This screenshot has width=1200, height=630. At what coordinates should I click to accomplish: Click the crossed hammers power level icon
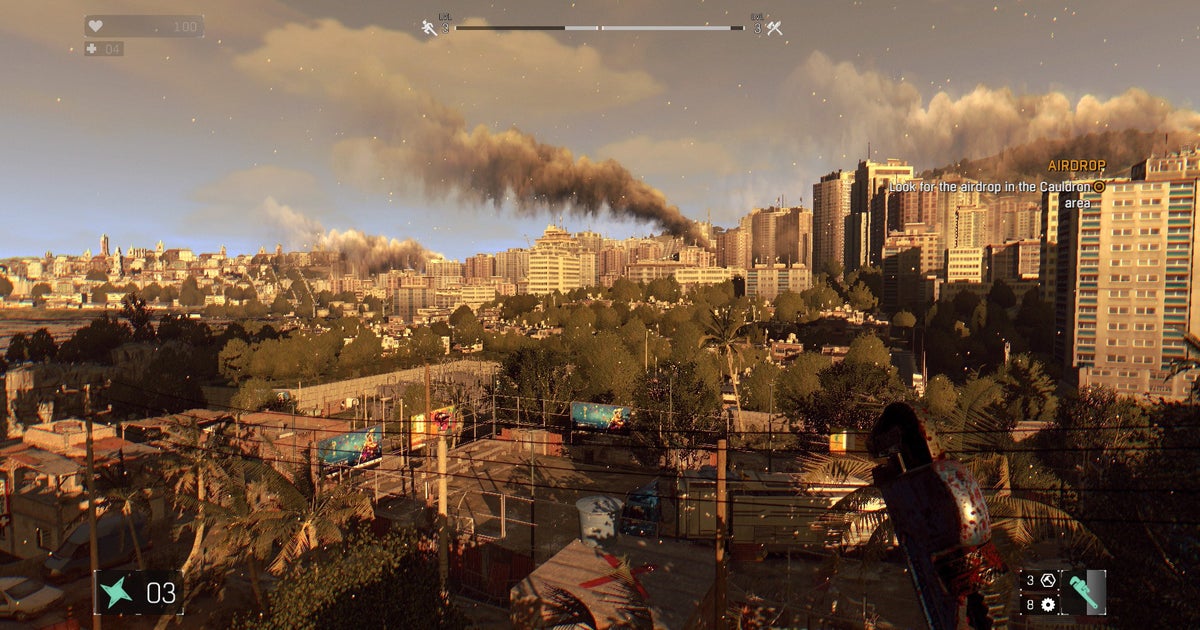(x=773, y=28)
